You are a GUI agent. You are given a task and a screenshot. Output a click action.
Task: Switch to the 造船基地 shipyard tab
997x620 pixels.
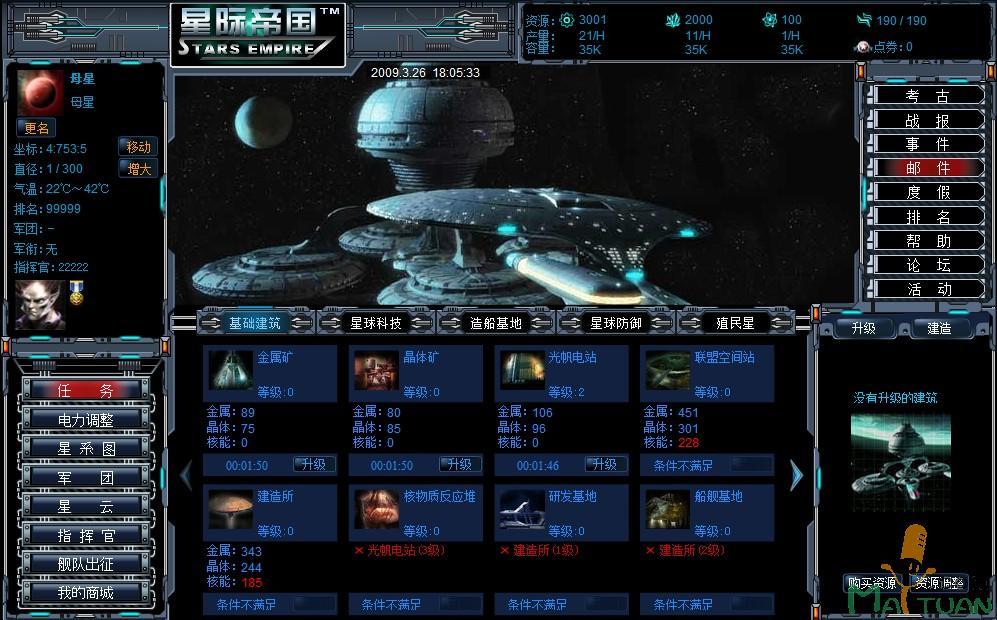click(496, 323)
